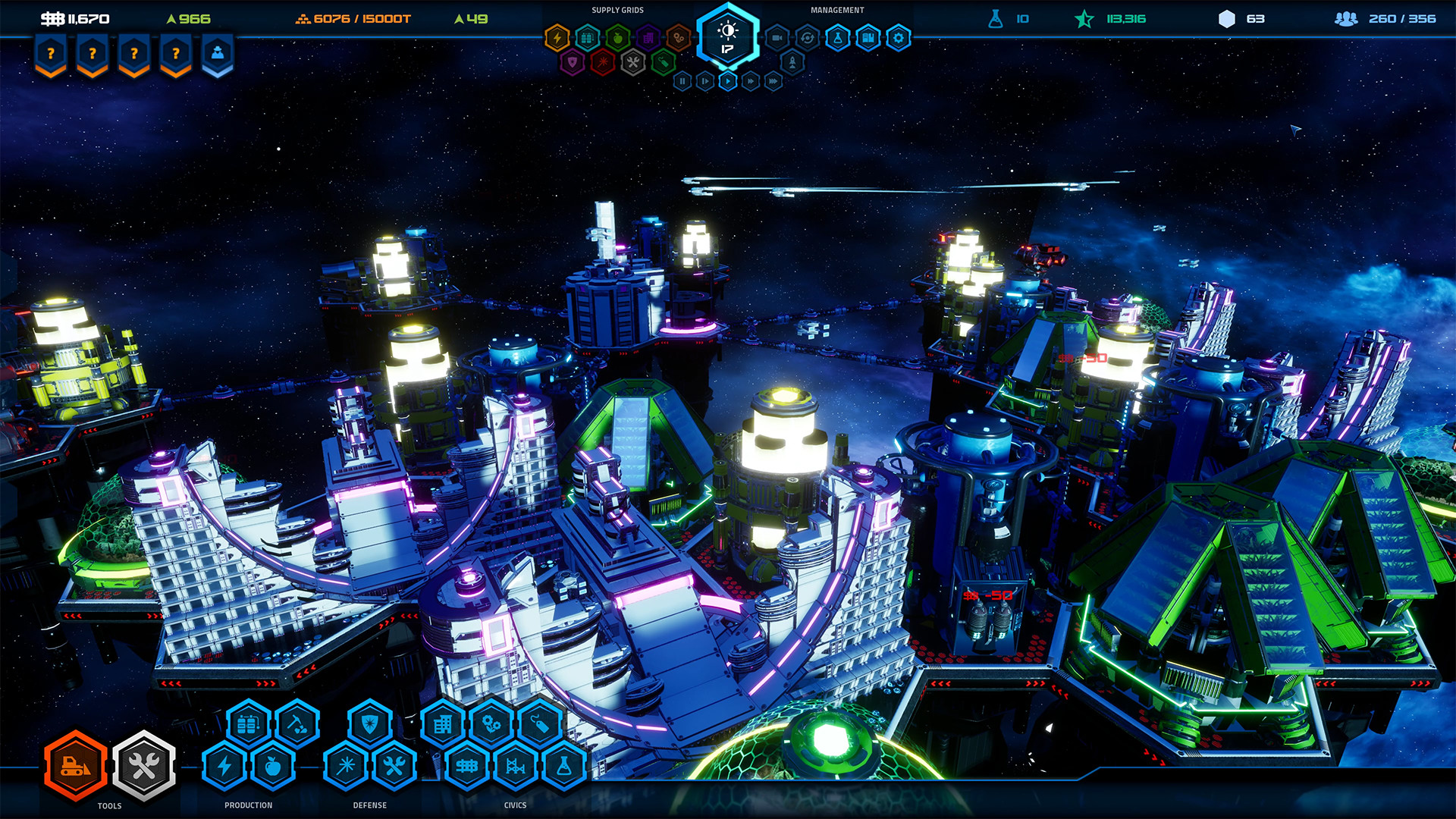Viewport: 1456px width, 819px height.
Task: Select the apple Food icon in Production
Action: [x=274, y=767]
